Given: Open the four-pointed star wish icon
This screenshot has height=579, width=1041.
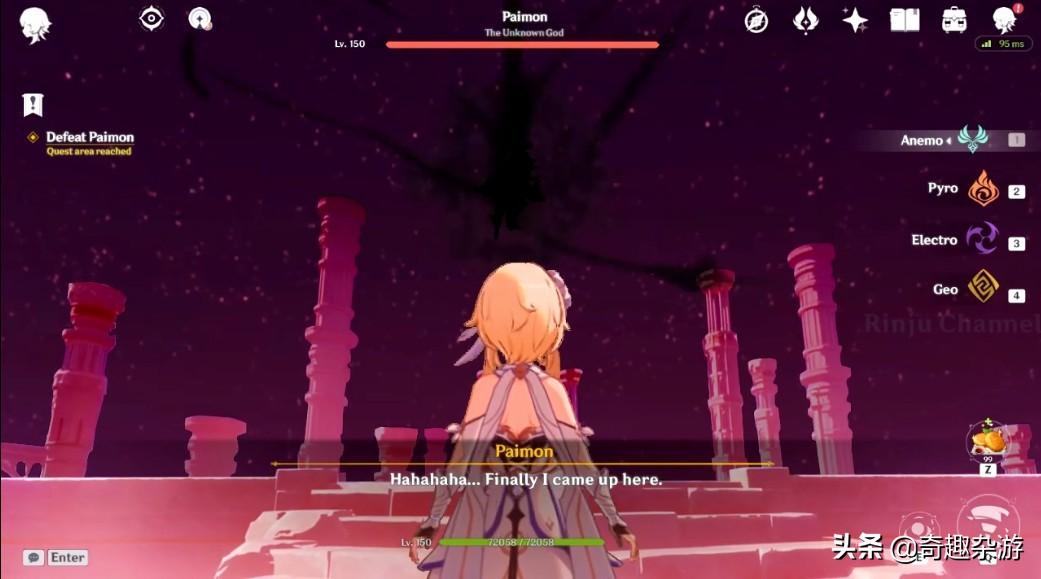Looking at the screenshot, I should pyautogui.click(x=855, y=20).
